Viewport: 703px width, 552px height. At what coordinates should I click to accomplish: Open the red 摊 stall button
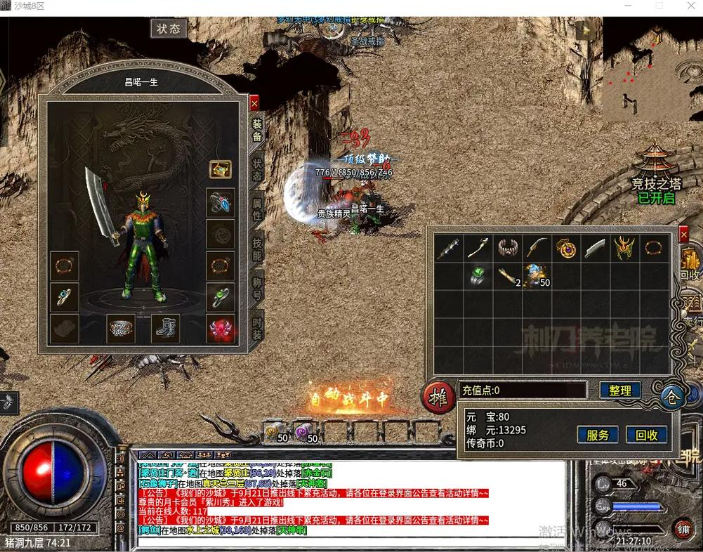pyautogui.click(x=438, y=396)
